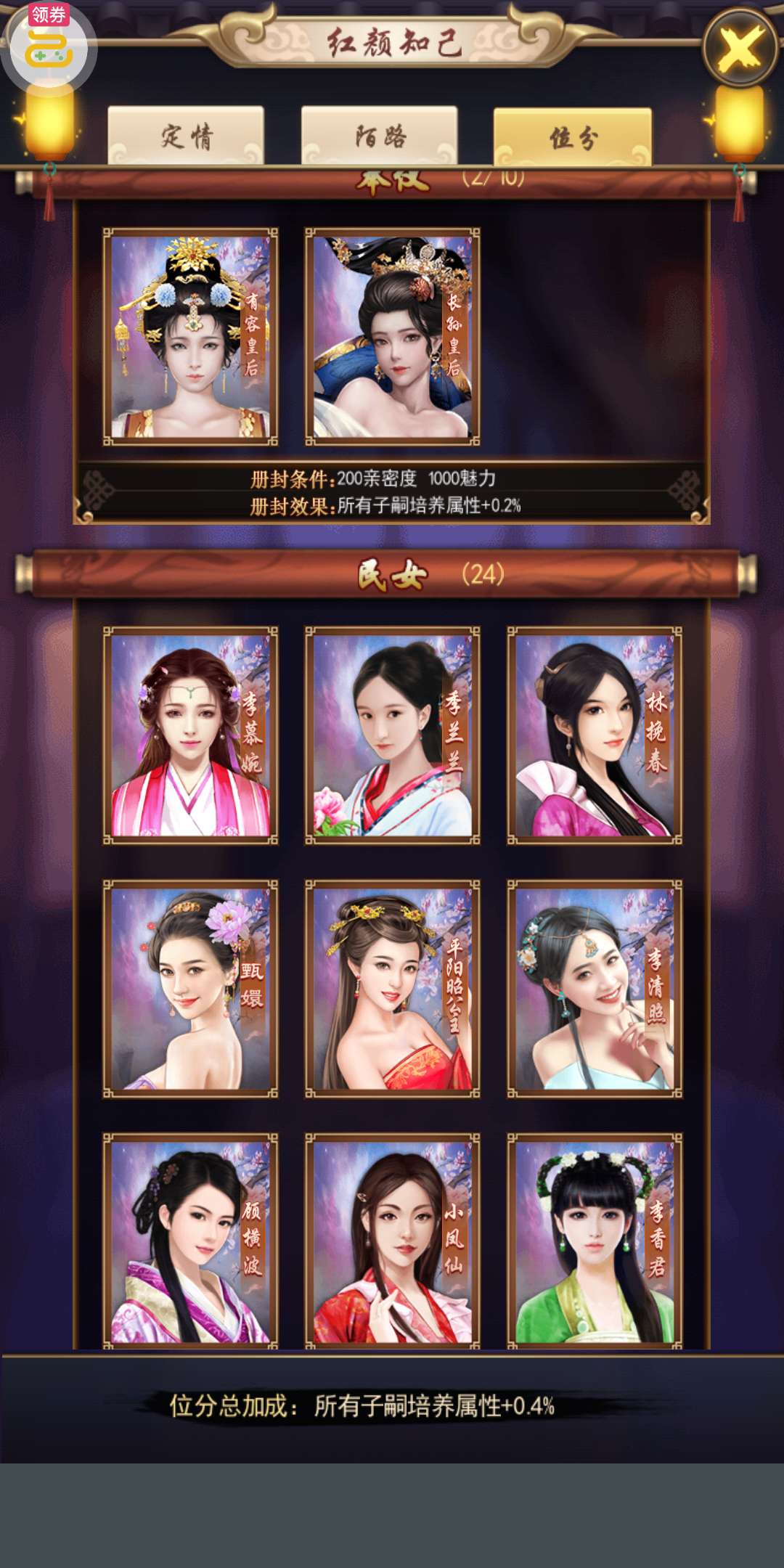
Task: Select the 顾横波 portrait card
Action: [190, 1240]
